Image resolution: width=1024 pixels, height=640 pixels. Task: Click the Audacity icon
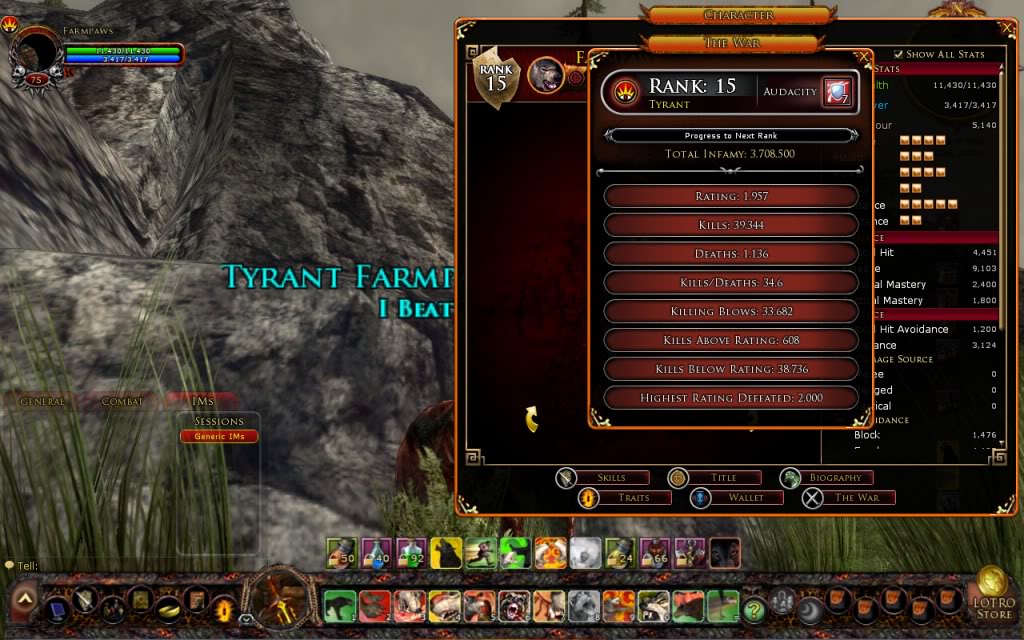point(837,91)
